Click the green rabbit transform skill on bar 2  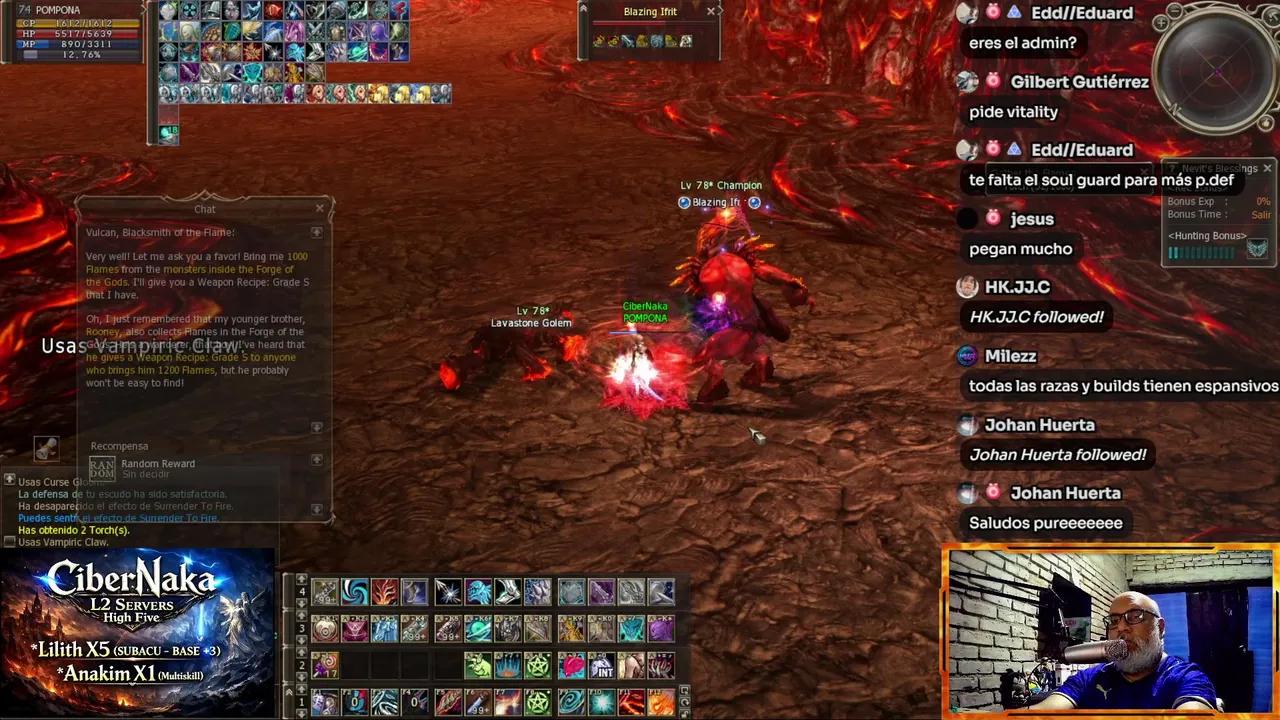pyautogui.click(x=477, y=665)
